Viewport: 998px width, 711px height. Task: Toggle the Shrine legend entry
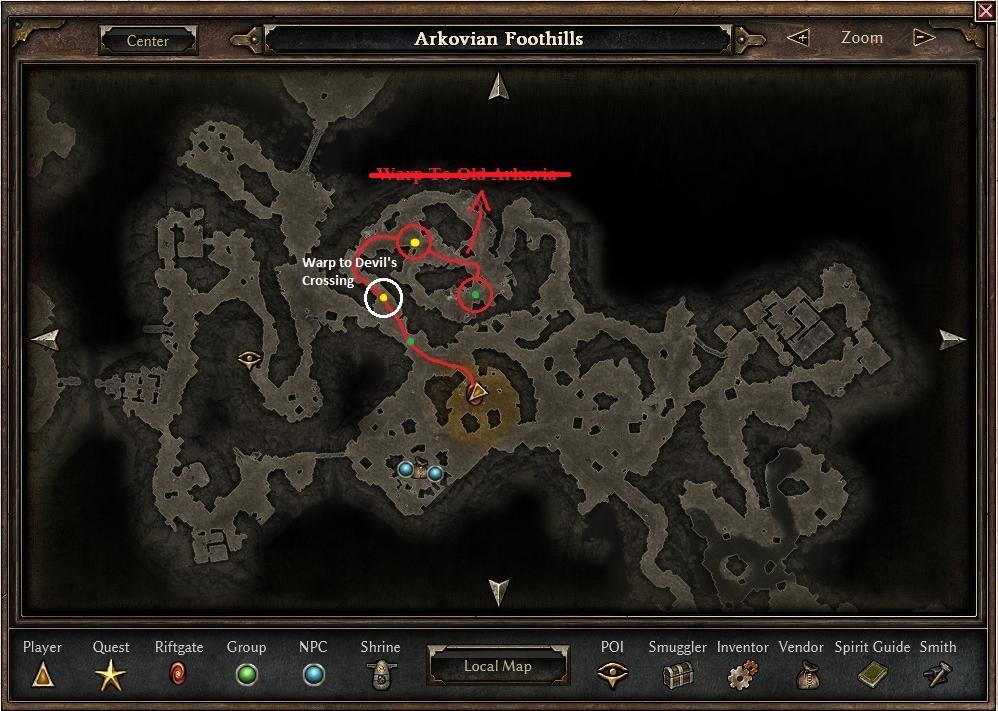(380, 674)
